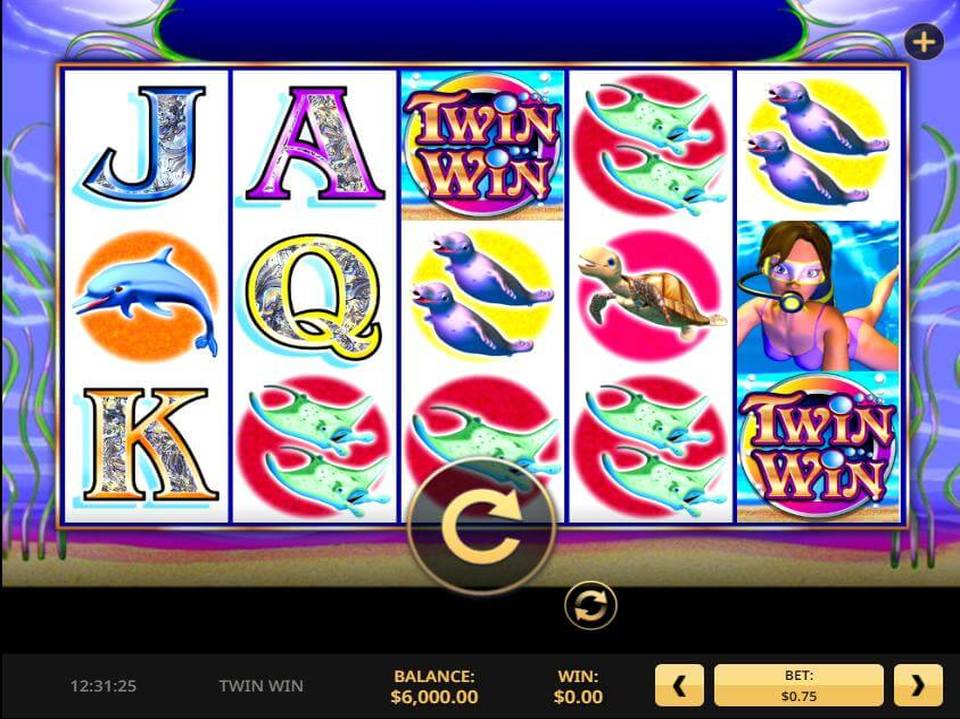This screenshot has width=960, height=719.
Task: Increase the bet with the right arrow
Action: point(918,685)
